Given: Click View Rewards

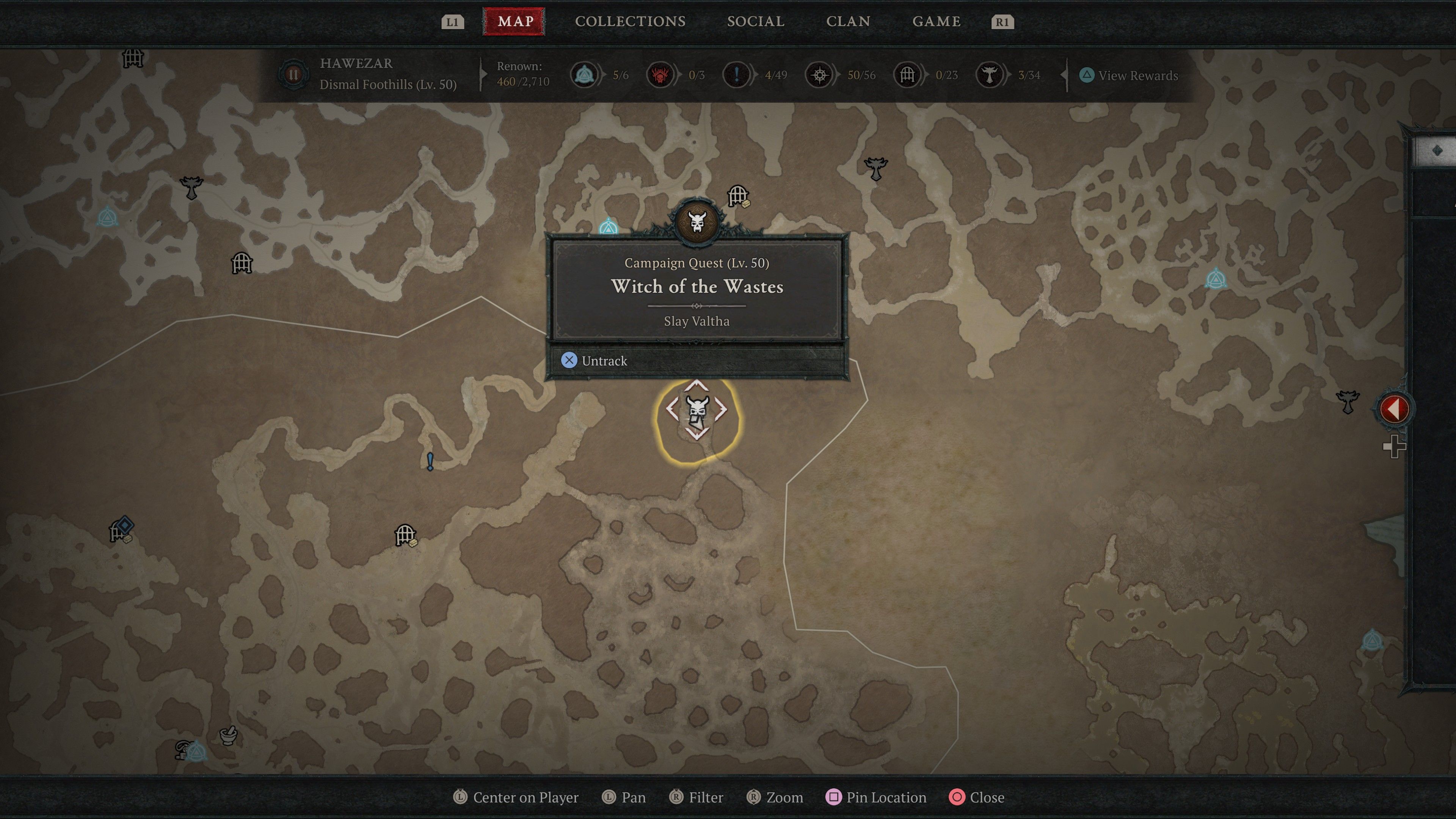Looking at the screenshot, I should click(1130, 75).
